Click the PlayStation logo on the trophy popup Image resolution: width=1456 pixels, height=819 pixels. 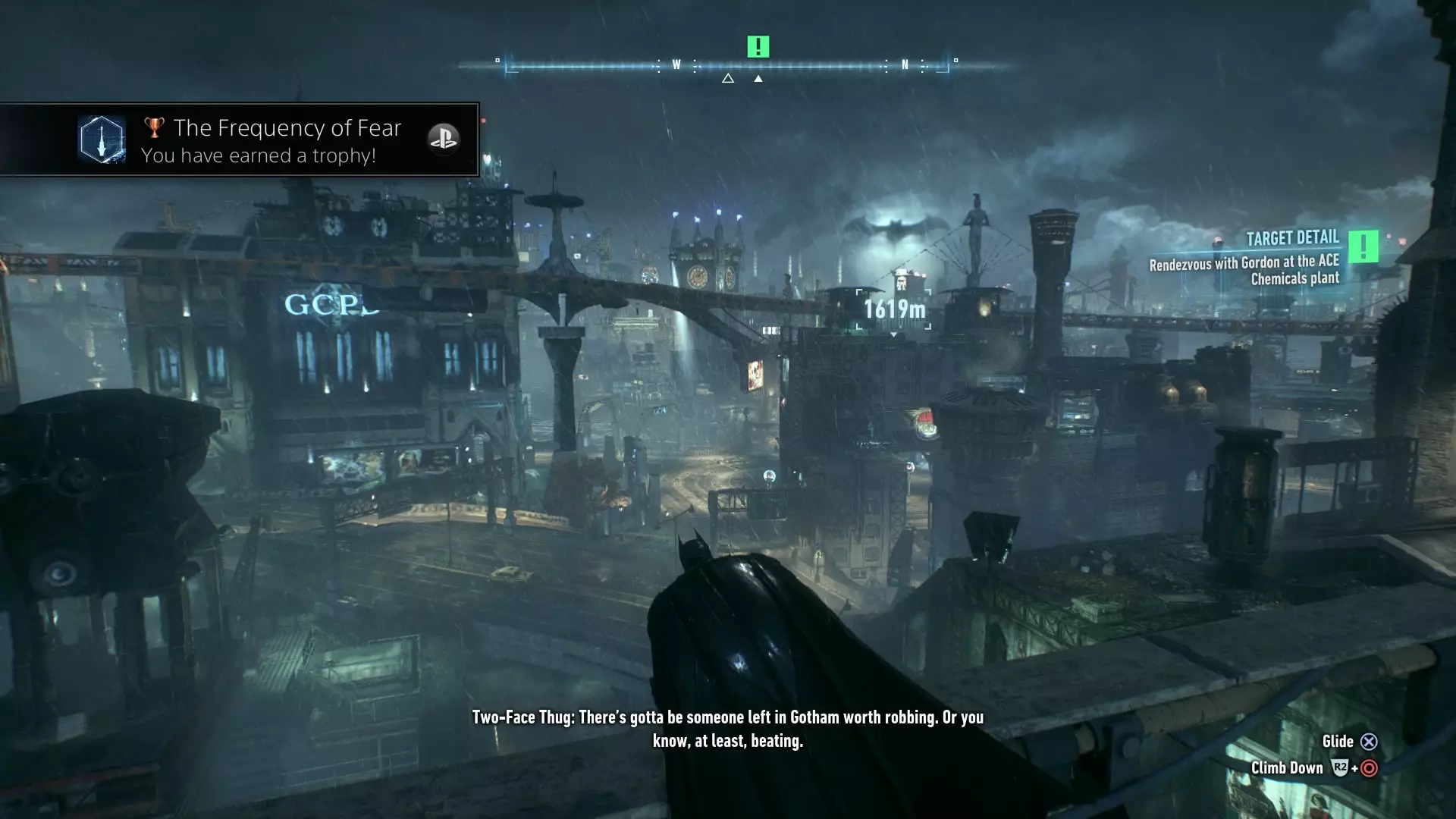(x=443, y=139)
